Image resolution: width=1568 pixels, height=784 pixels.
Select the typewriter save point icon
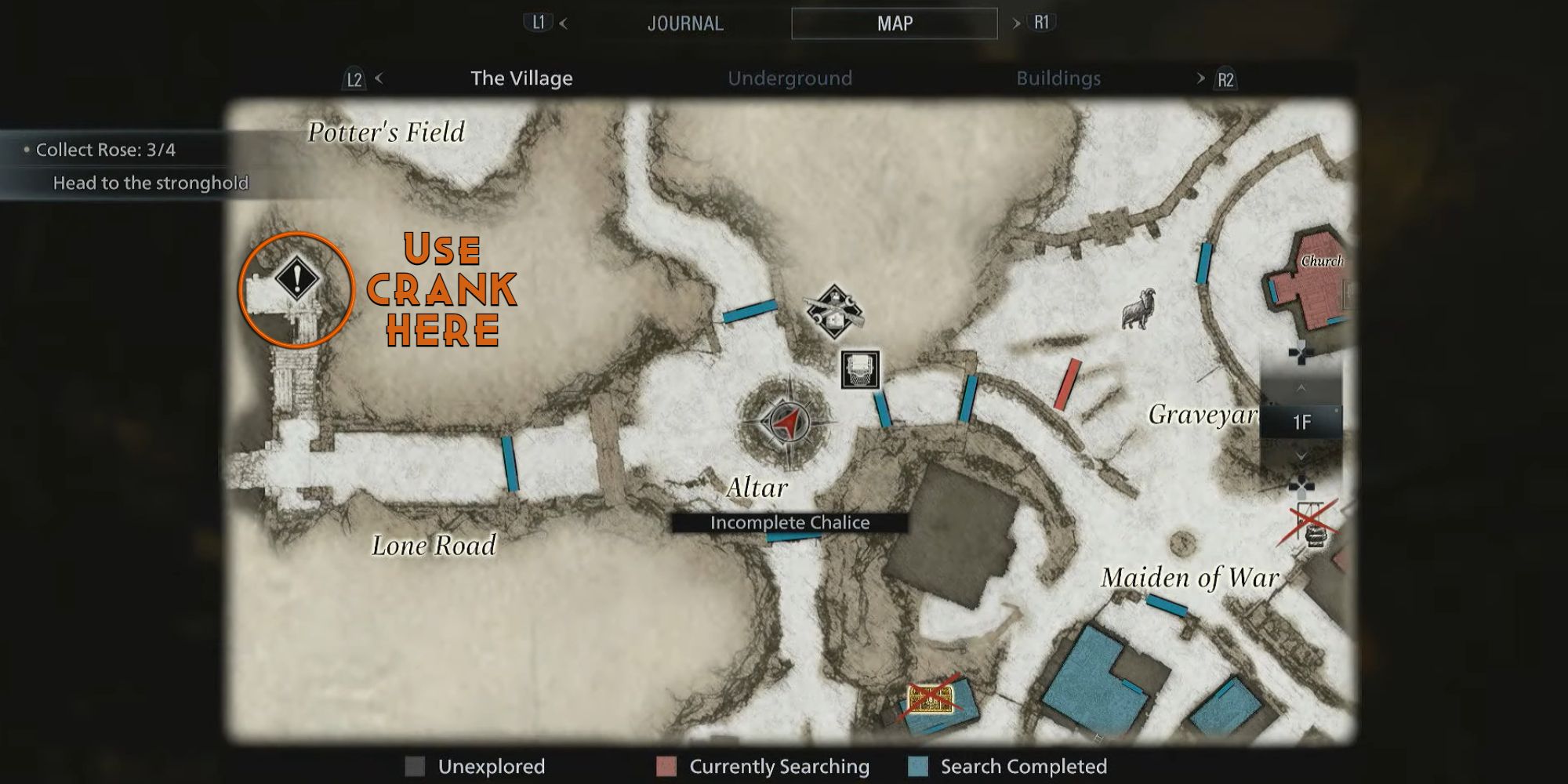860,369
